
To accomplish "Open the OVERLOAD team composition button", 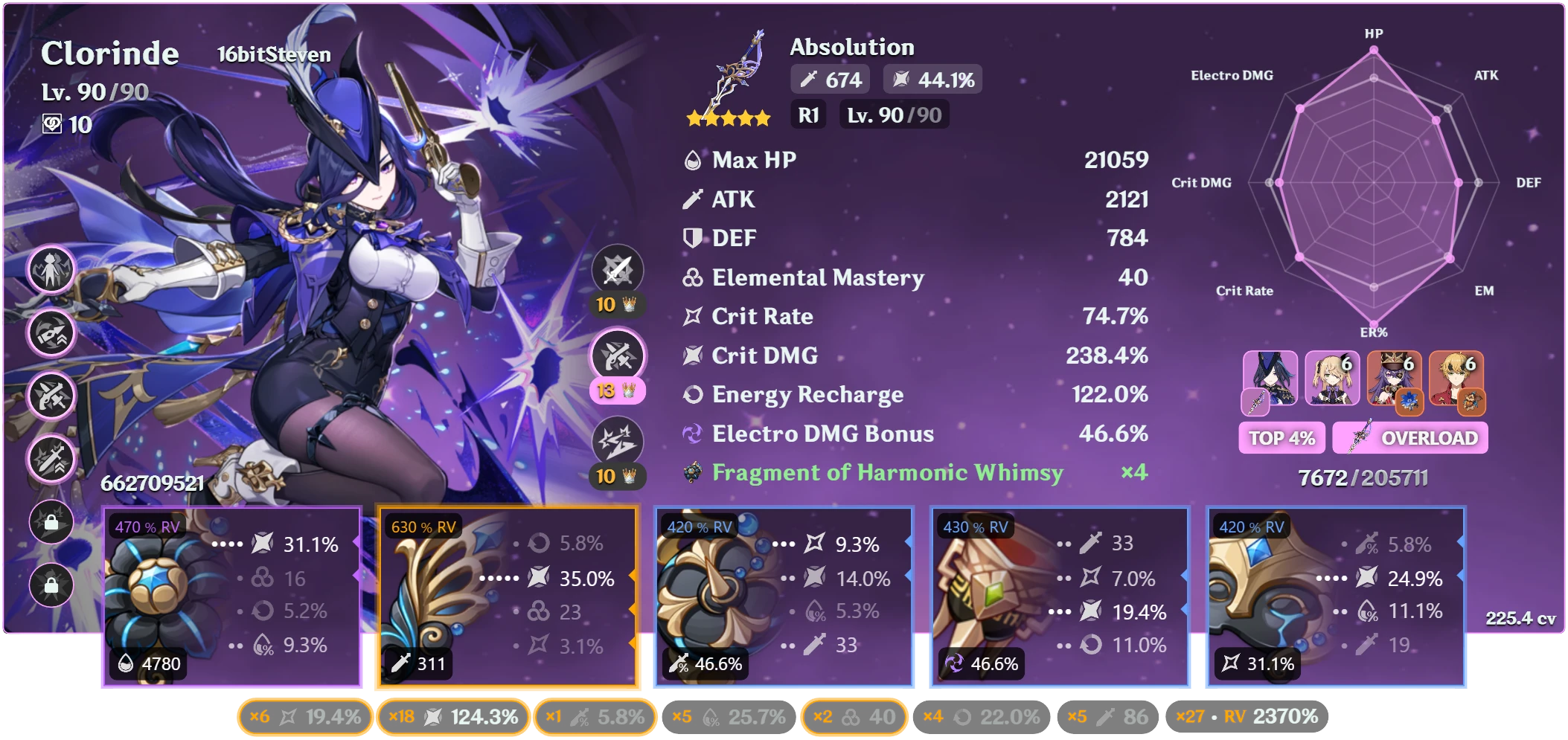I will pyautogui.click(x=1410, y=439).
